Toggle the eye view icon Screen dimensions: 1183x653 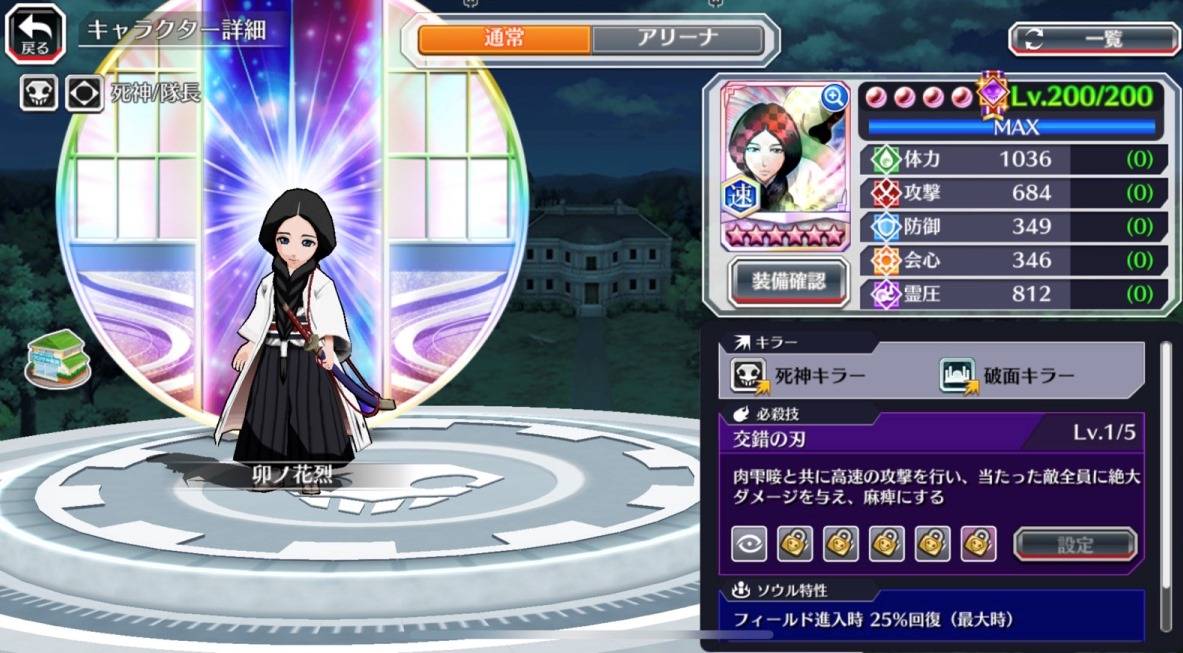[x=750, y=544]
